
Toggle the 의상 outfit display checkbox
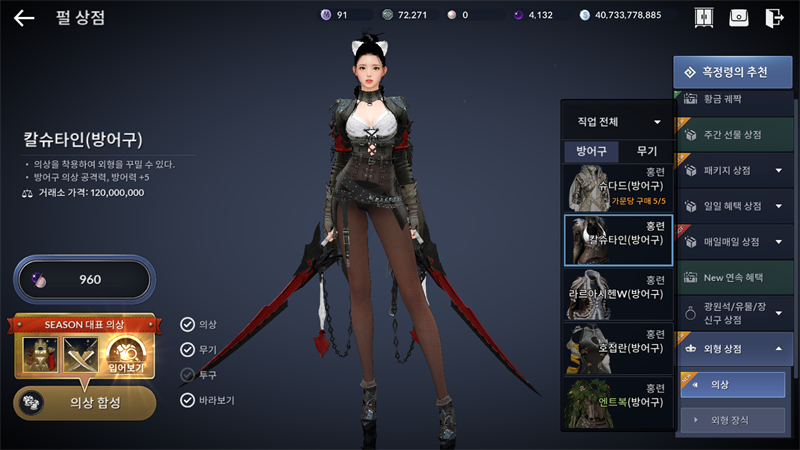tap(187, 324)
